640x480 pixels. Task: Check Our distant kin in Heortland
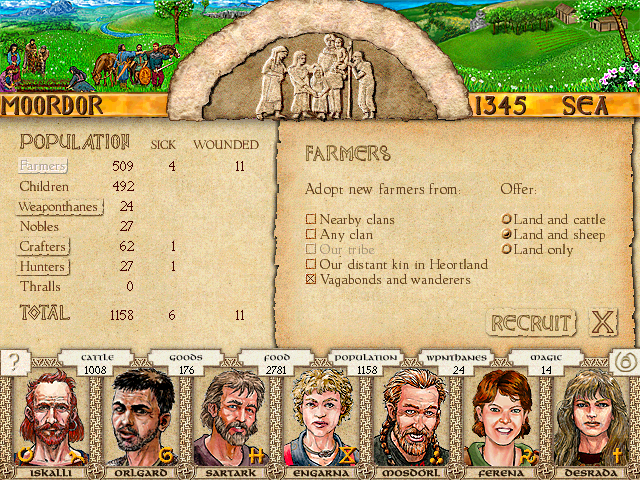[311, 265]
